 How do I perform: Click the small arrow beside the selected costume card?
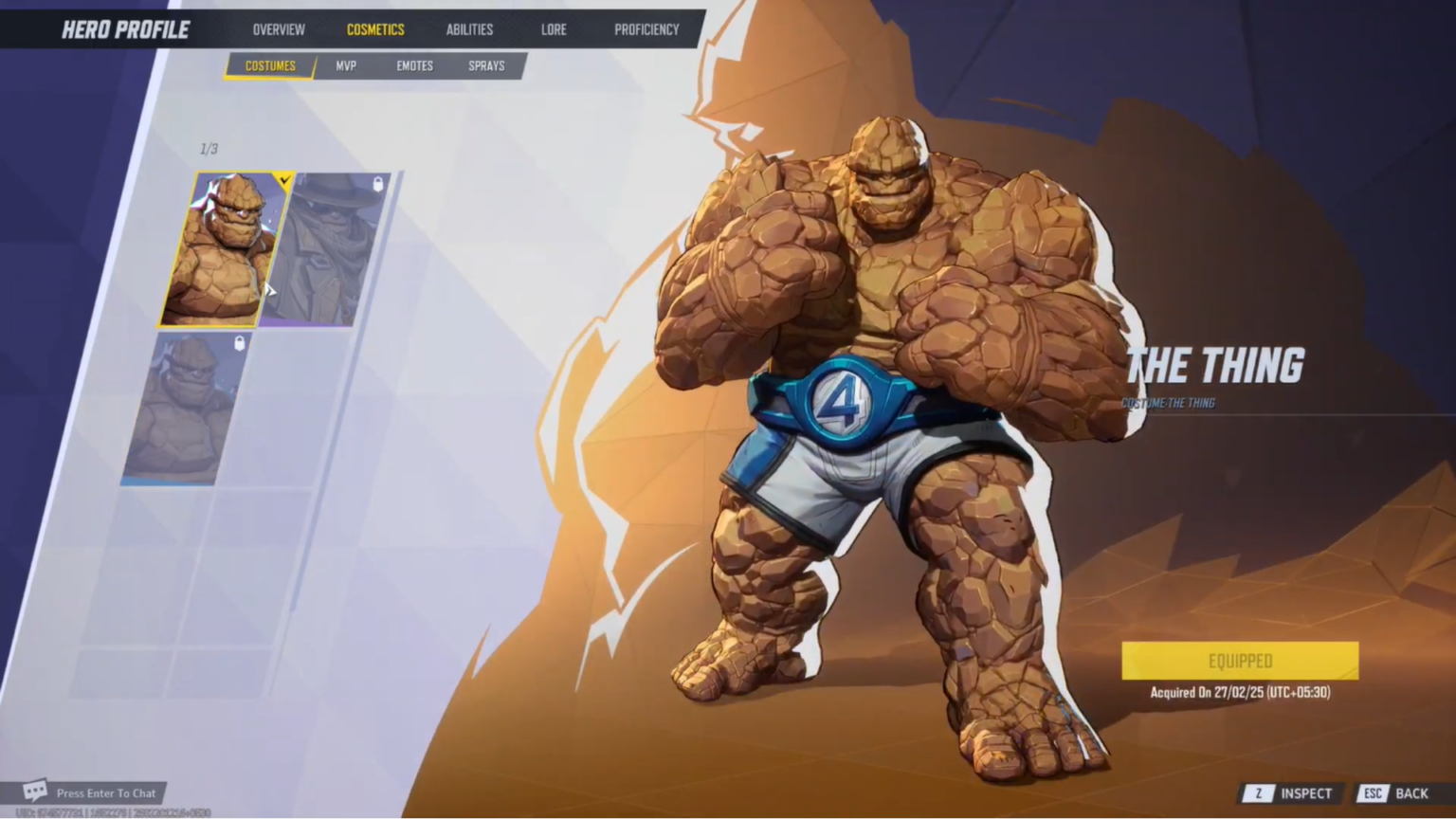[272, 292]
